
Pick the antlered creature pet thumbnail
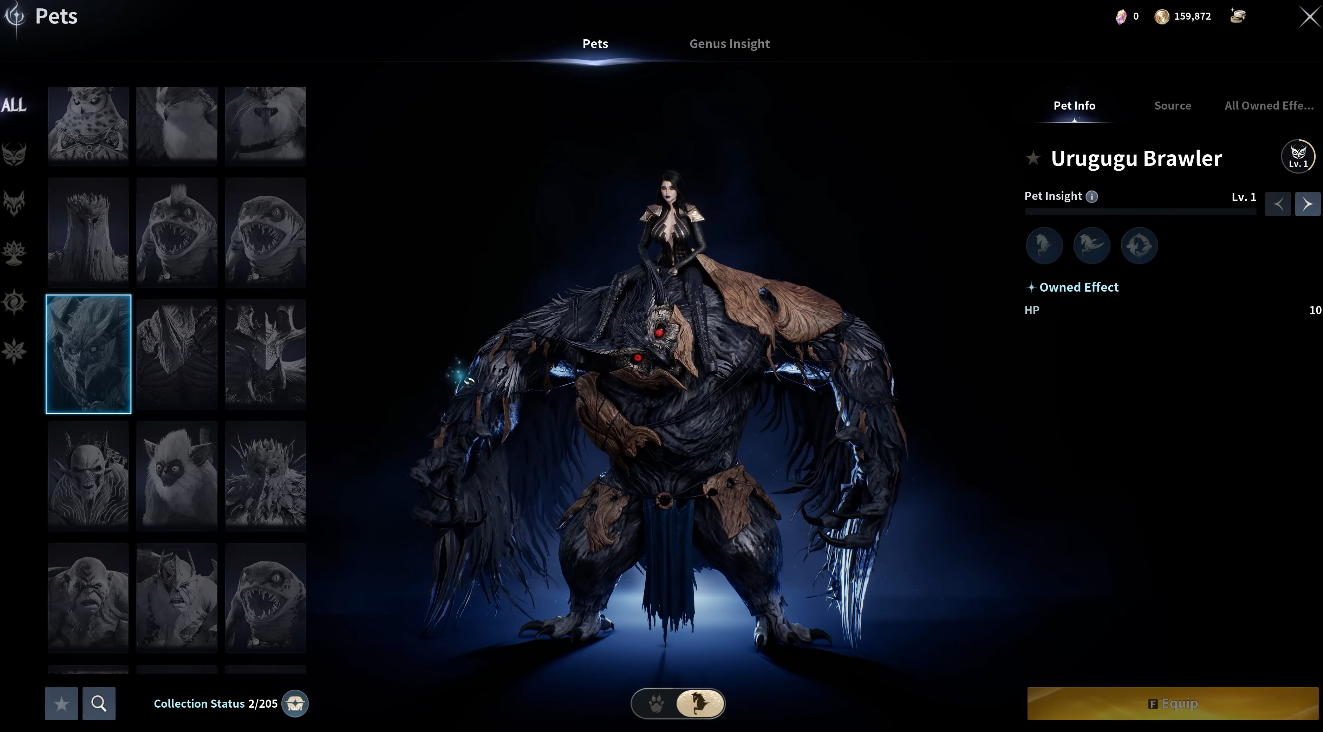265,354
